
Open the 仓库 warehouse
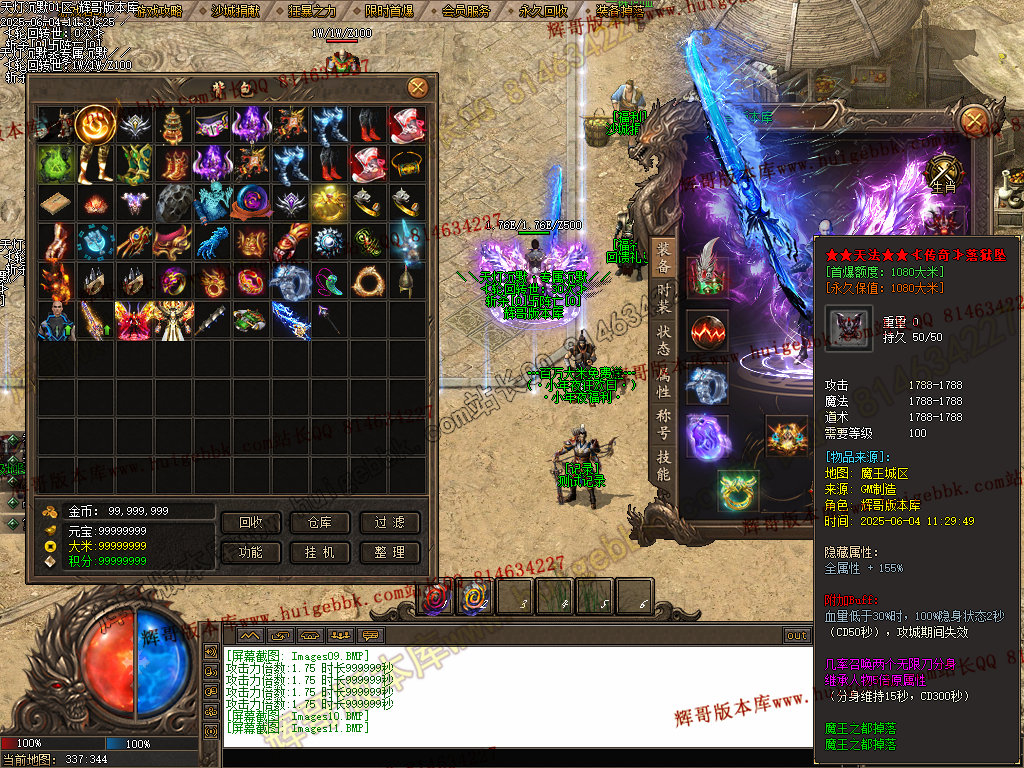[320, 523]
